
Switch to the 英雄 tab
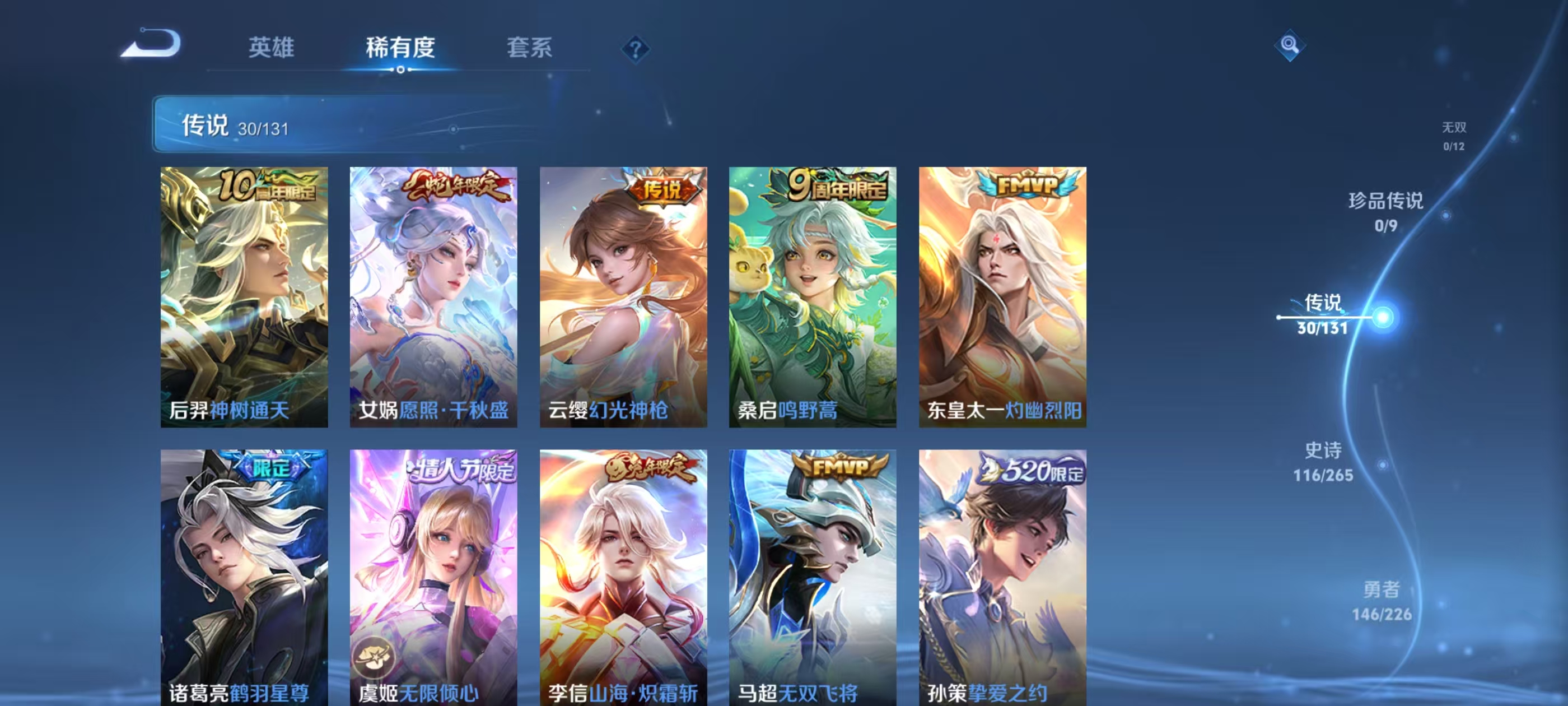coord(271,48)
